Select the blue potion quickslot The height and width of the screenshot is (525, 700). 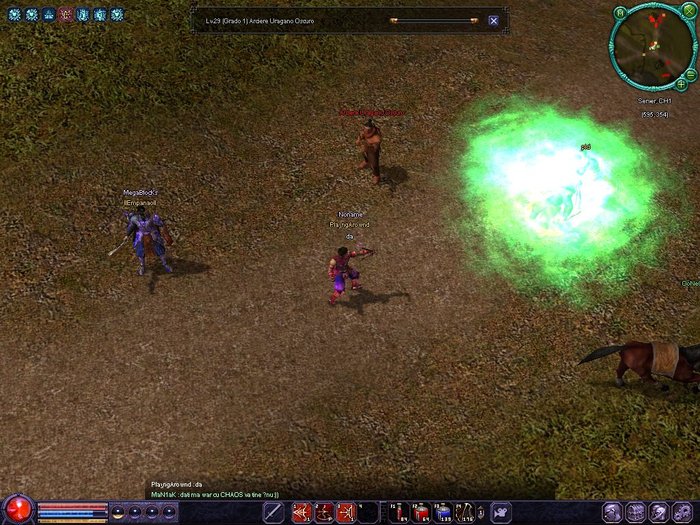pyautogui.click(x=444, y=513)
